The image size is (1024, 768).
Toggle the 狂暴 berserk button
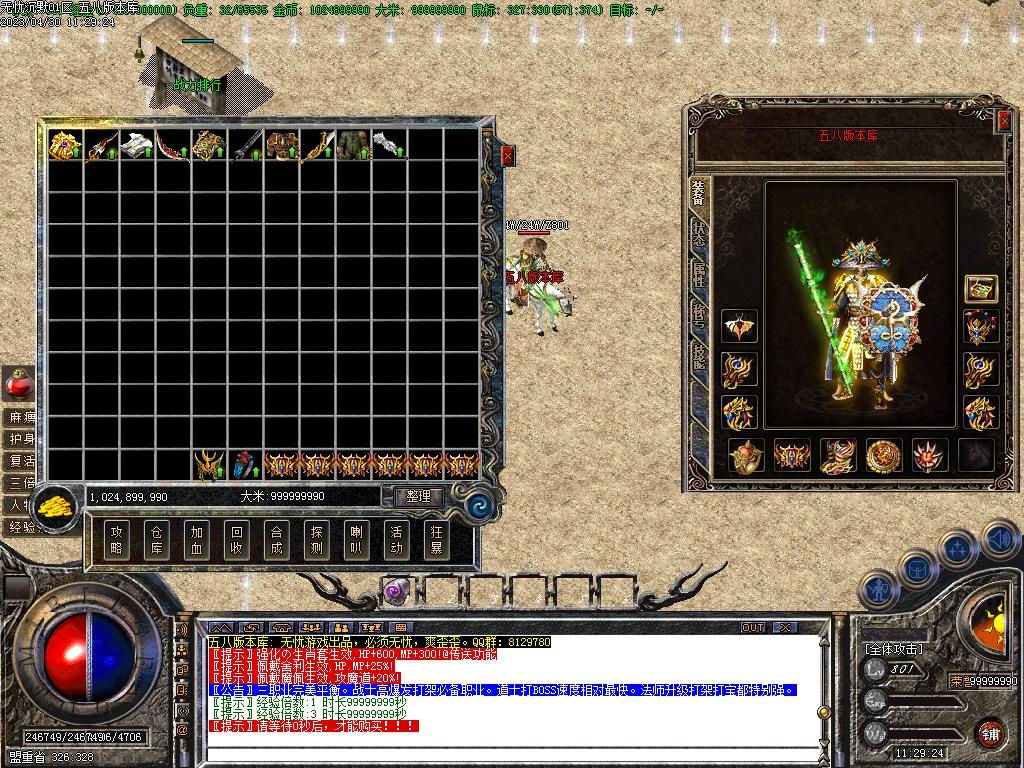click(437, 540)
